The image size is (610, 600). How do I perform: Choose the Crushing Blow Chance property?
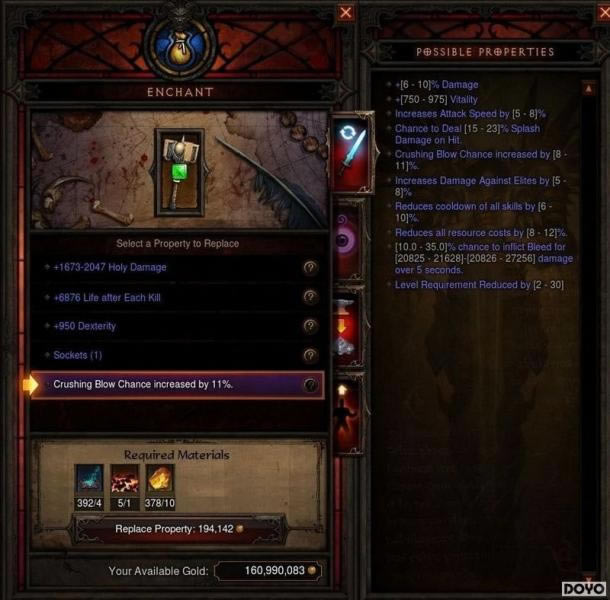point(170,385)
